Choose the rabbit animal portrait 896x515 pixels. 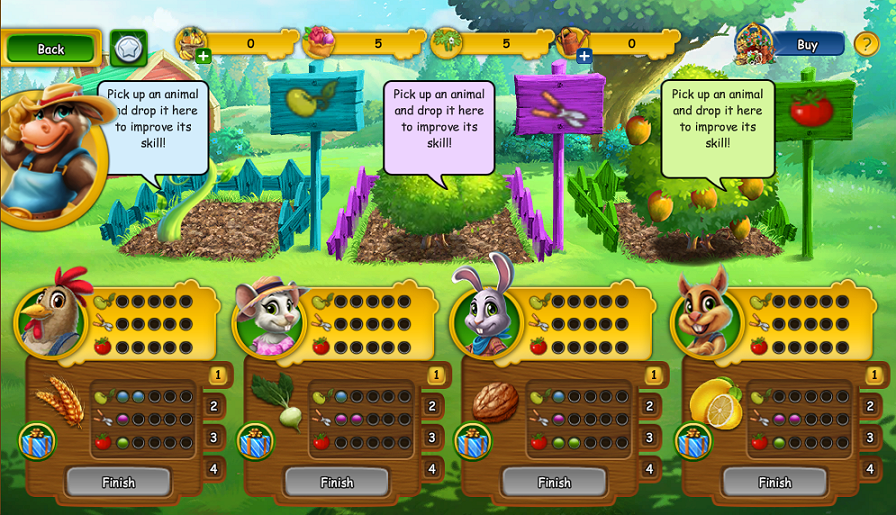pos(486,320)
